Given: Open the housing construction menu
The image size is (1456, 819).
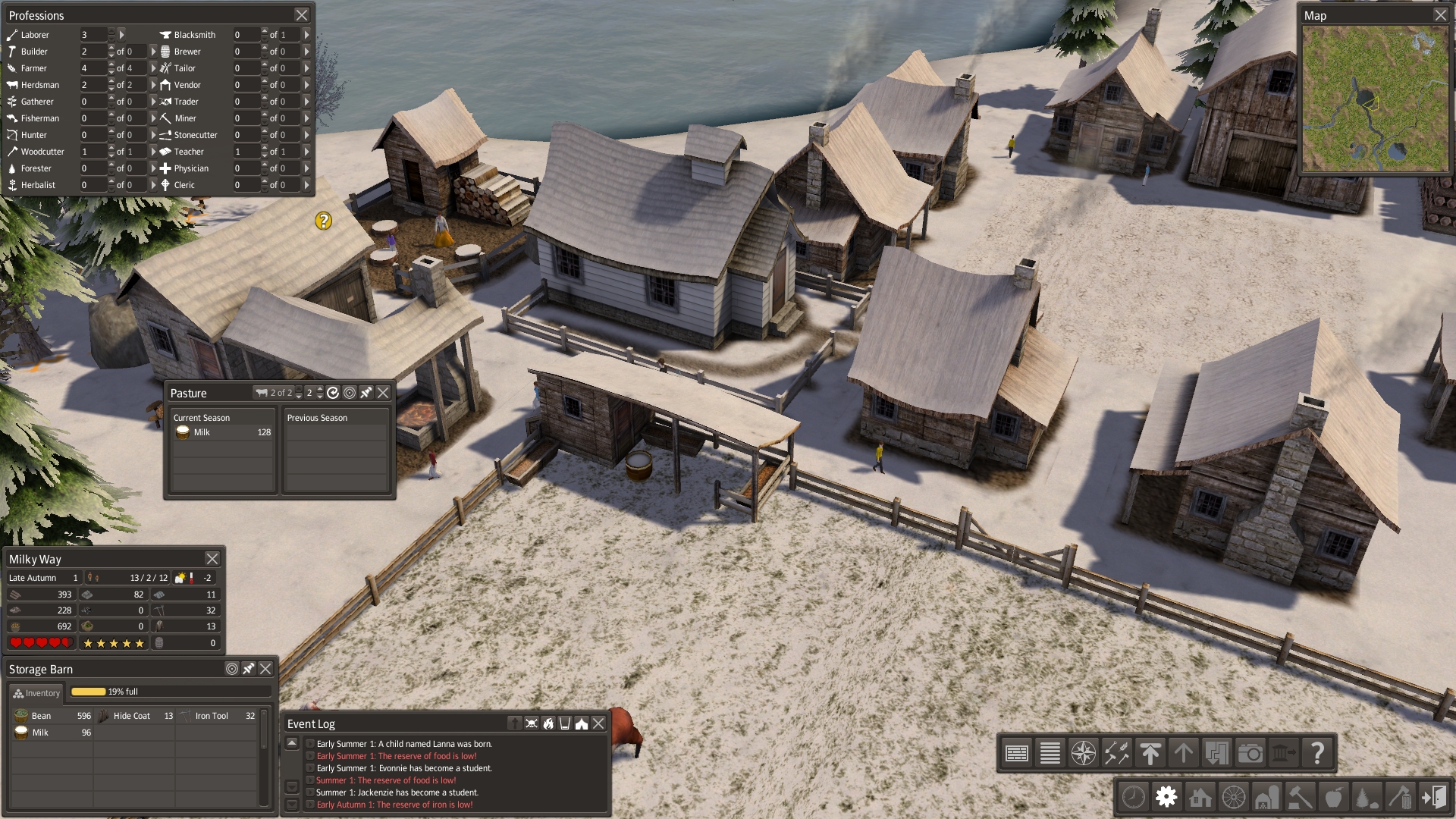Looking at the screenshot, I should 1200,797.
